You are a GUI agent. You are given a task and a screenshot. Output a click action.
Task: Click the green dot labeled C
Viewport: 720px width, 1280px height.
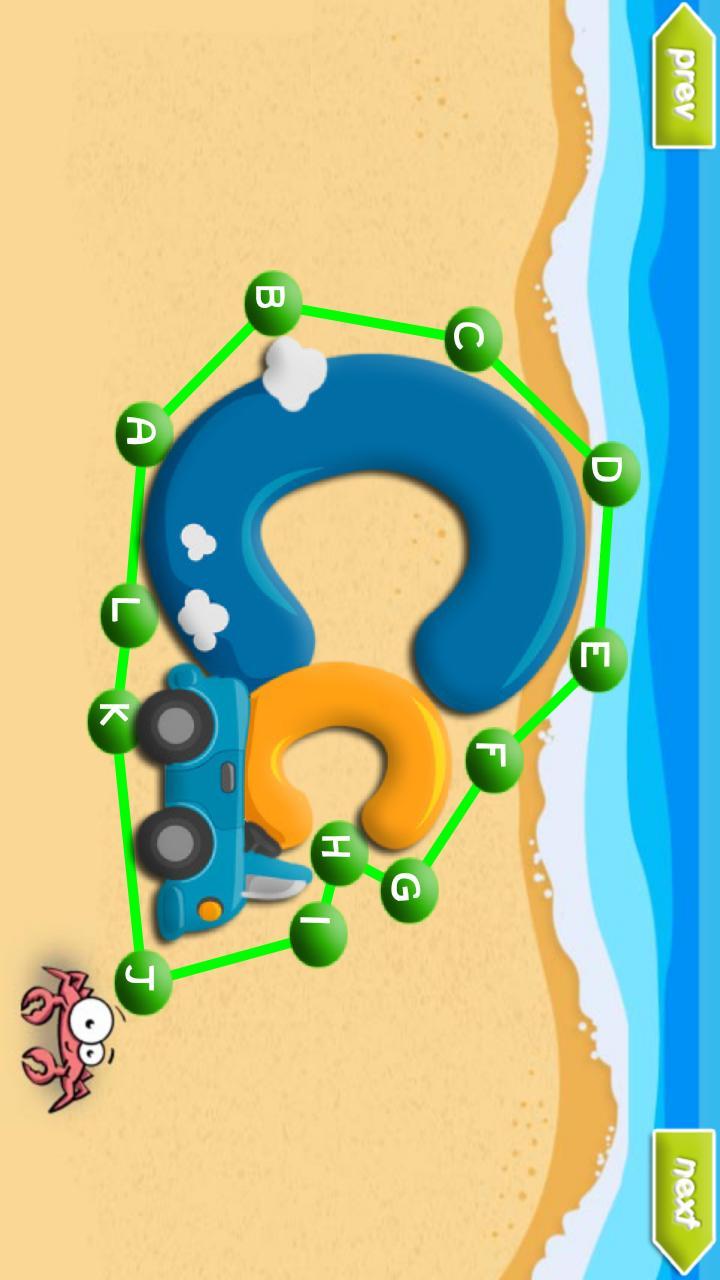point(472,339)
